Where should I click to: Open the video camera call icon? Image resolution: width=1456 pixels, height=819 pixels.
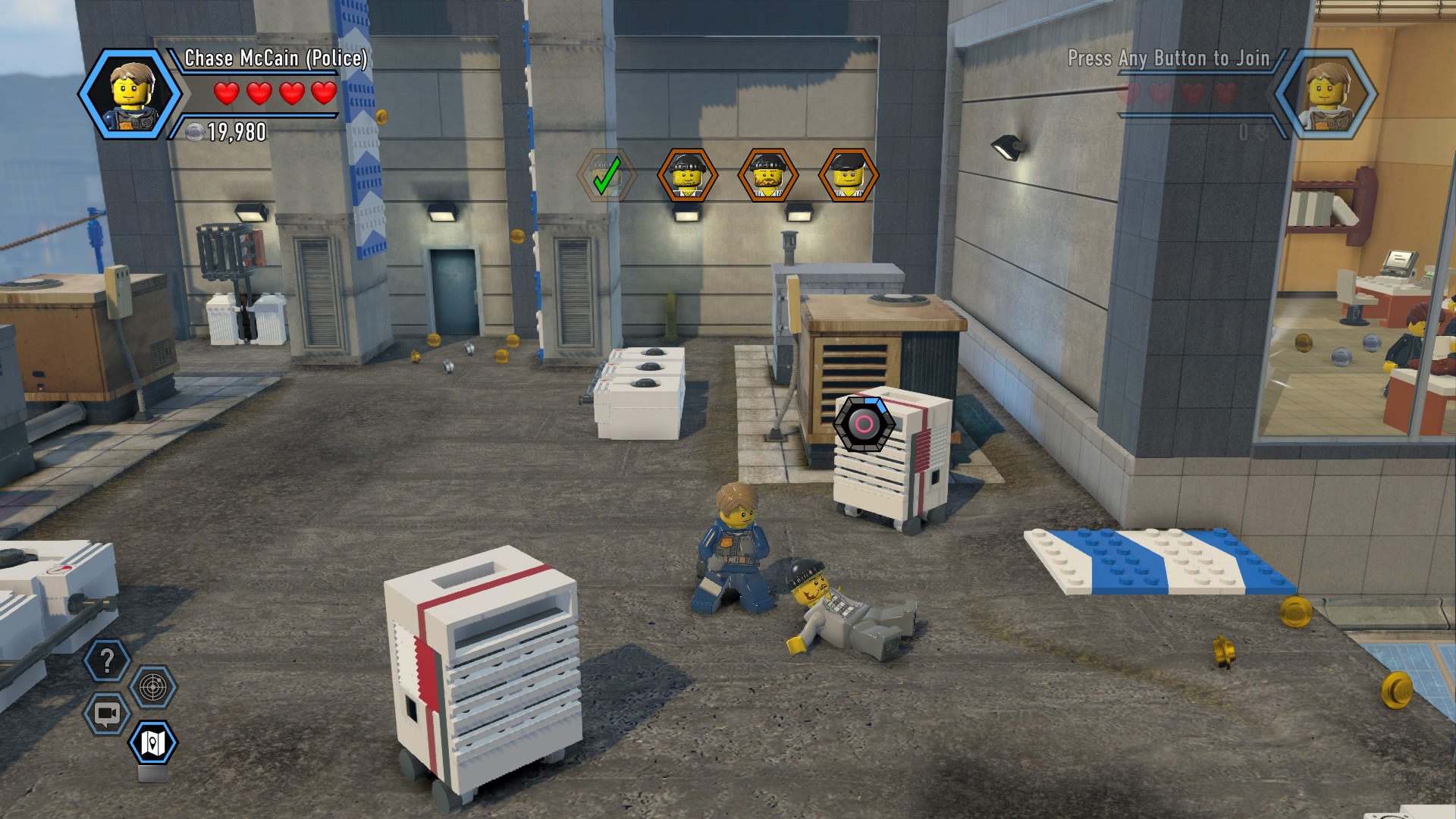(107, 714)
